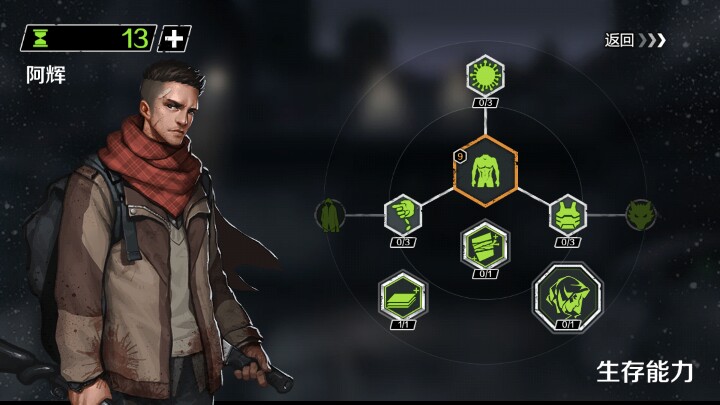Add more skill points with the plus button
Screen dimensions: 720x405
(175, 39)
